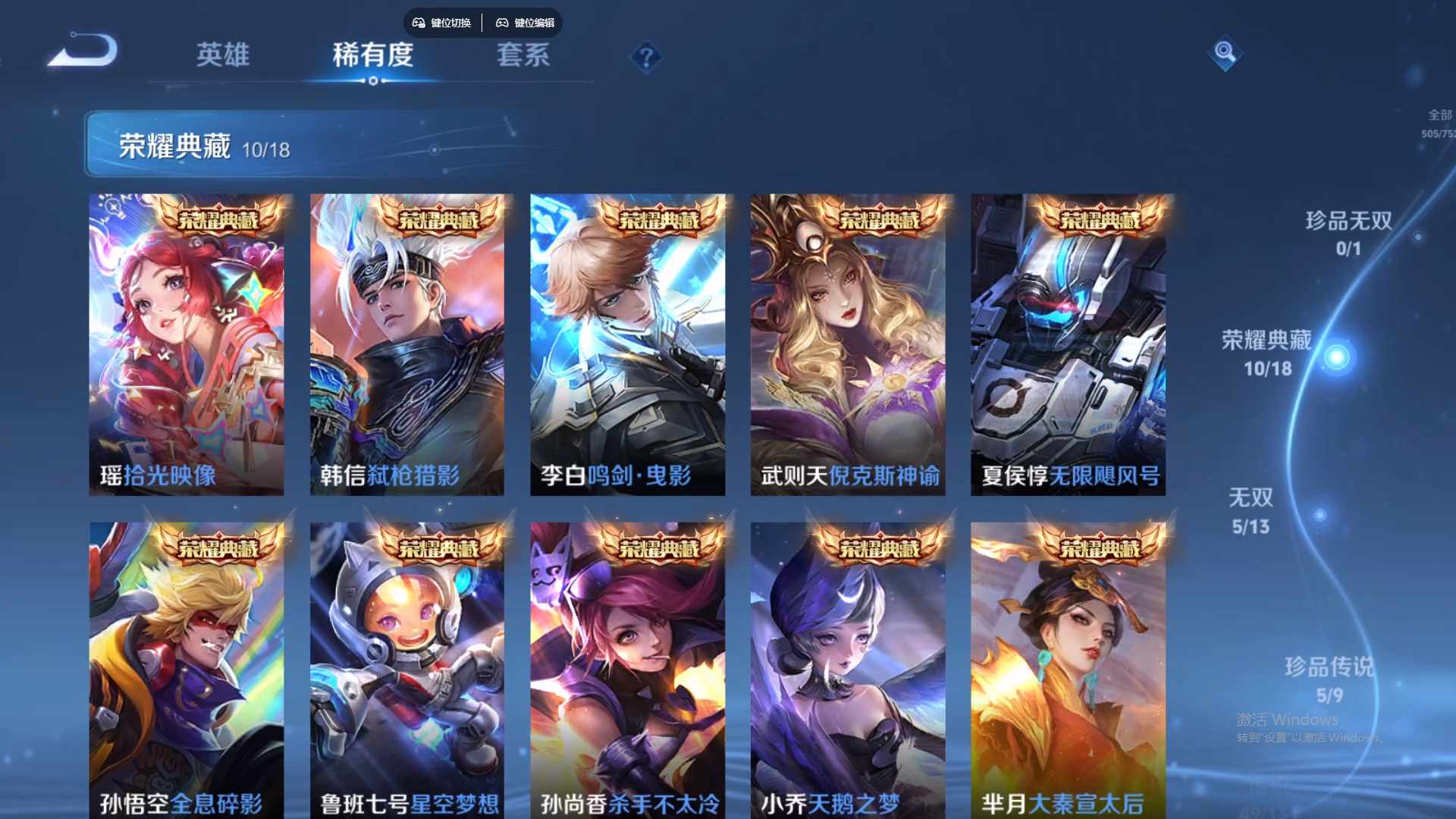Image resolution: width=1456 pixels, height=819 pixels.
Task: Switch to the 稀有度 tab
Action: tap(372, 54)
